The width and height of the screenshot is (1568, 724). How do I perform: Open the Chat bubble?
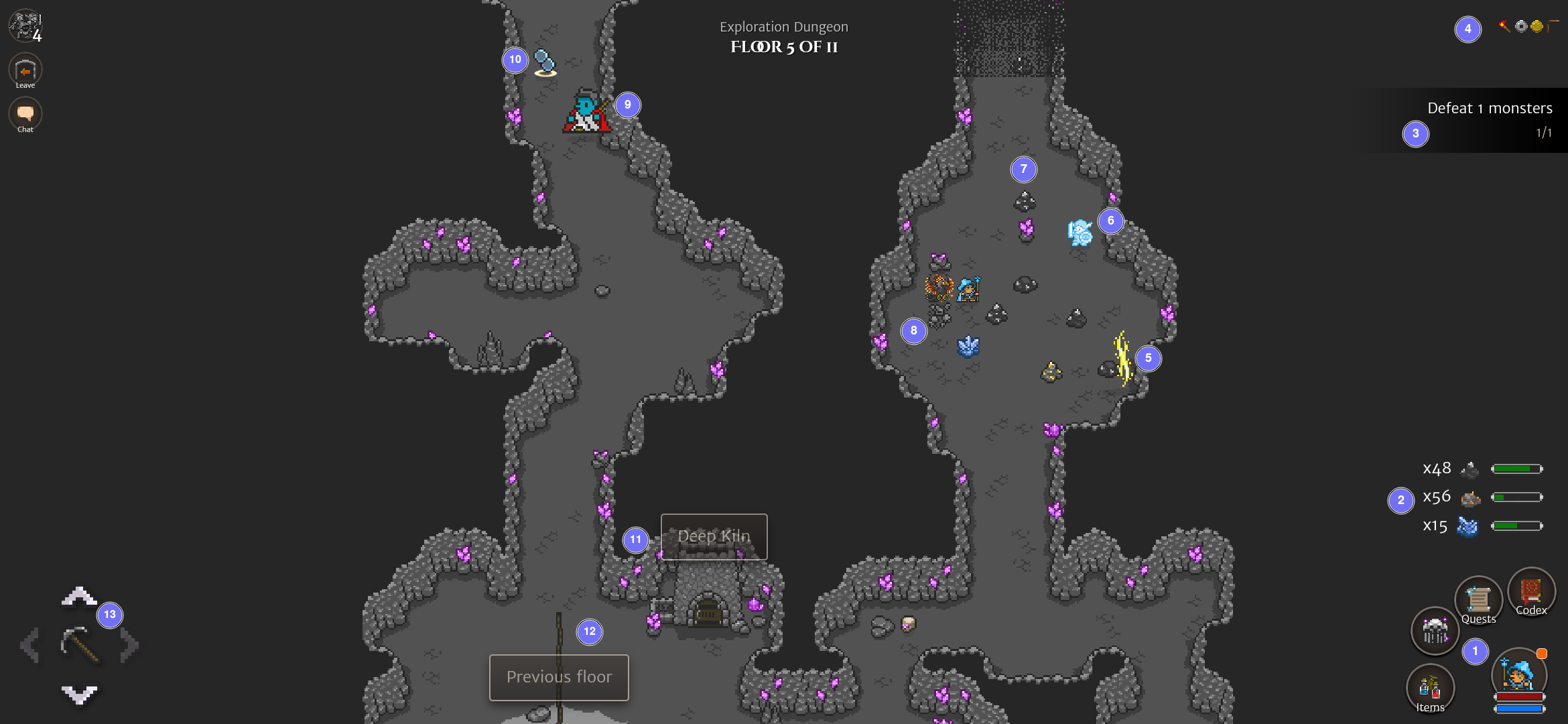point(25,113)
